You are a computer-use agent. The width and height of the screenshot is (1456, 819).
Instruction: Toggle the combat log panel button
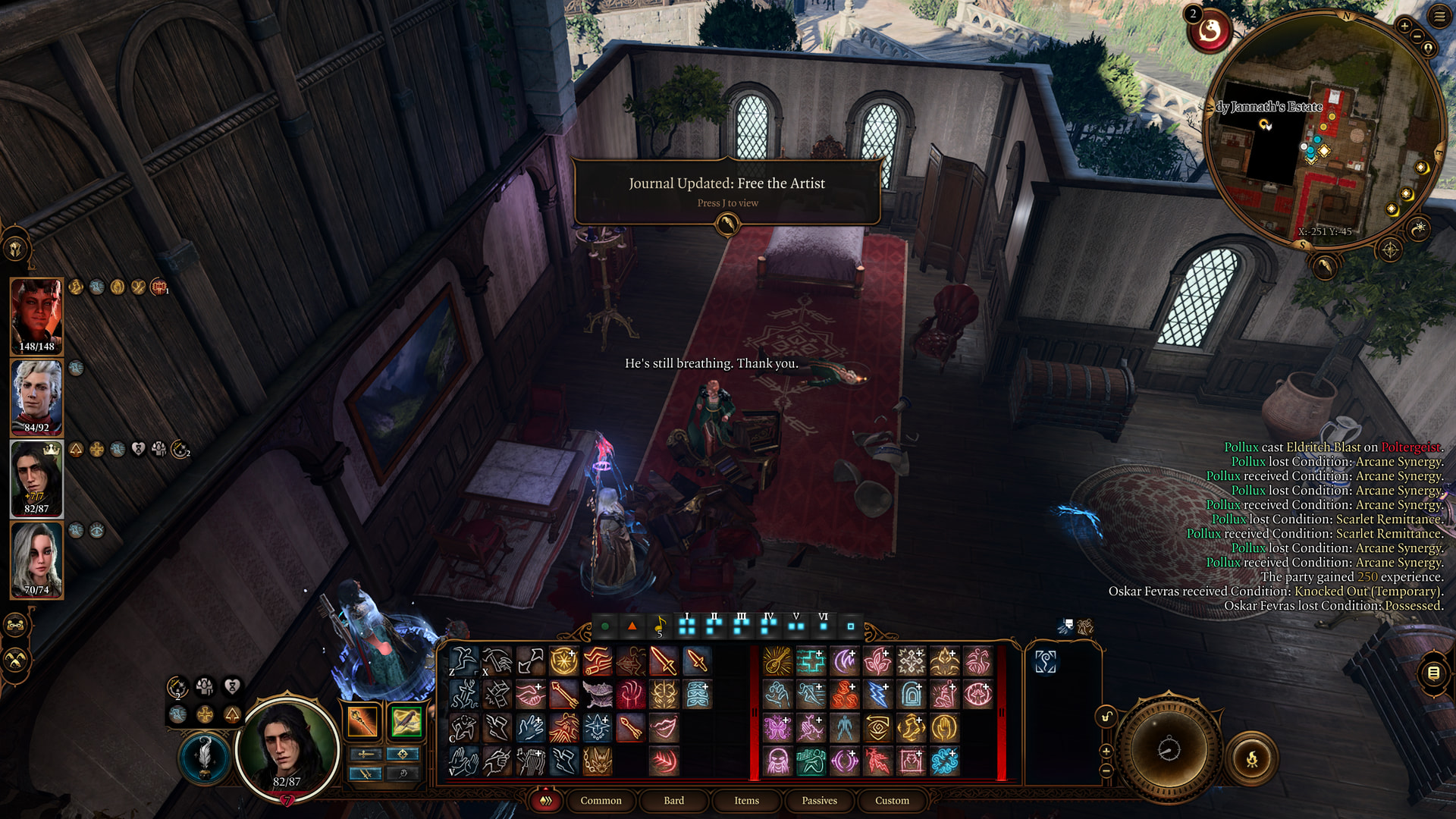click(1432, 673)
